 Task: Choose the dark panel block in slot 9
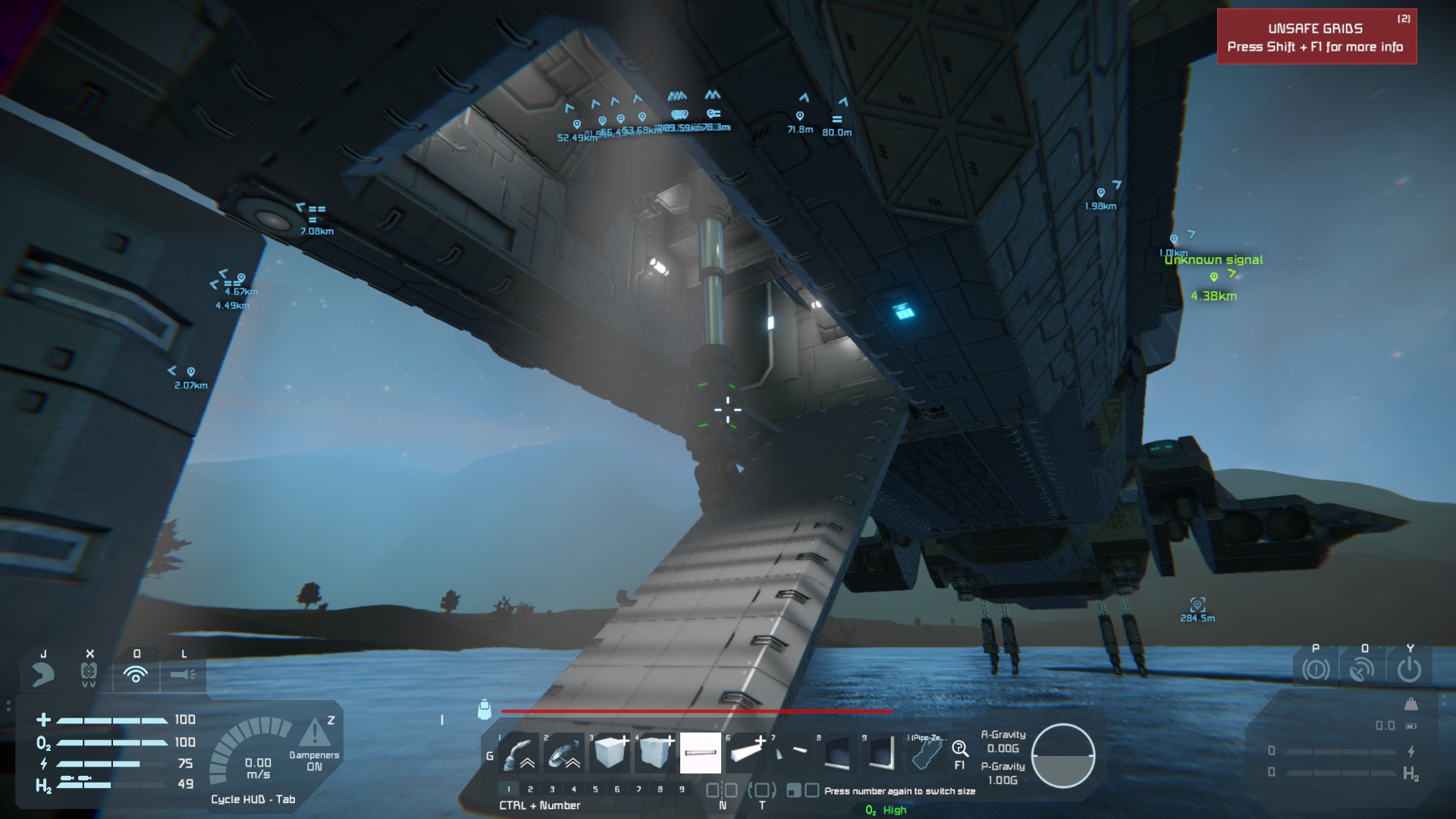point(882,753)
